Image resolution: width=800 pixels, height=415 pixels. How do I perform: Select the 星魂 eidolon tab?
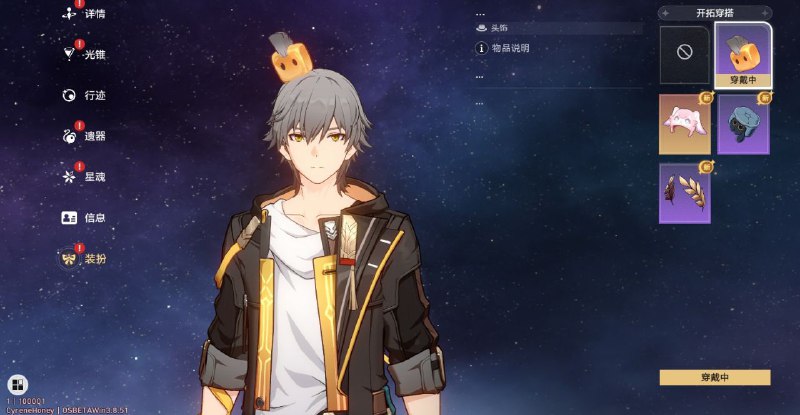pos(85,176)
